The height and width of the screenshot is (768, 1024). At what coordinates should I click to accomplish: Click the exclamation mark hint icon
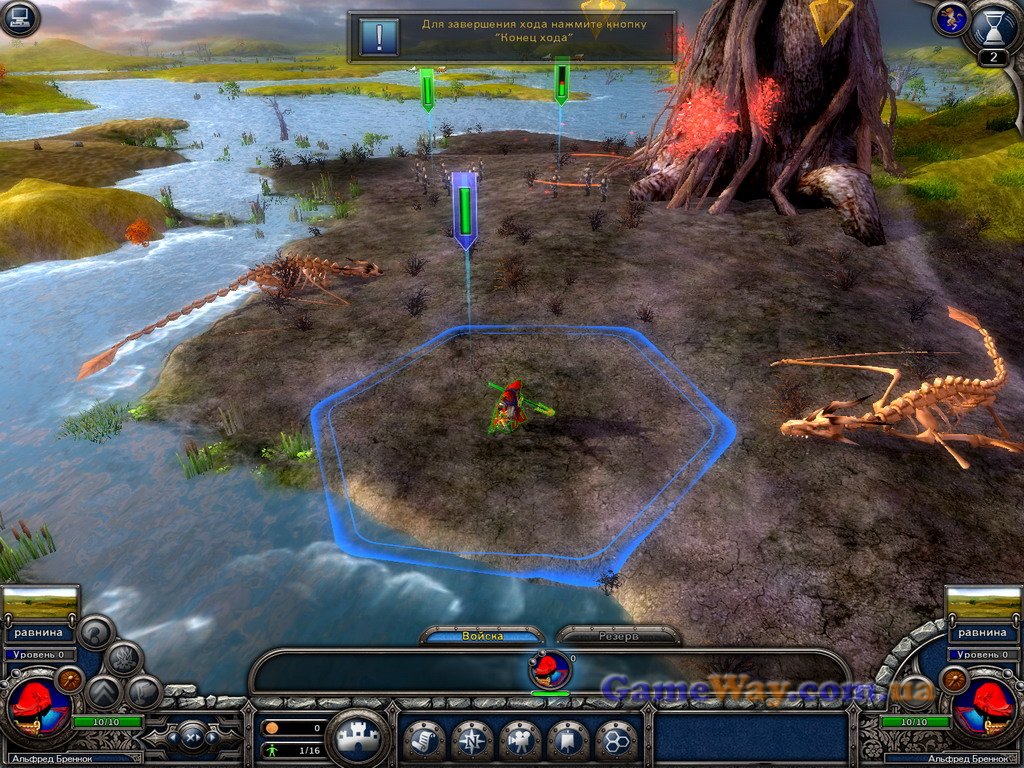click(x=379, y=37)
